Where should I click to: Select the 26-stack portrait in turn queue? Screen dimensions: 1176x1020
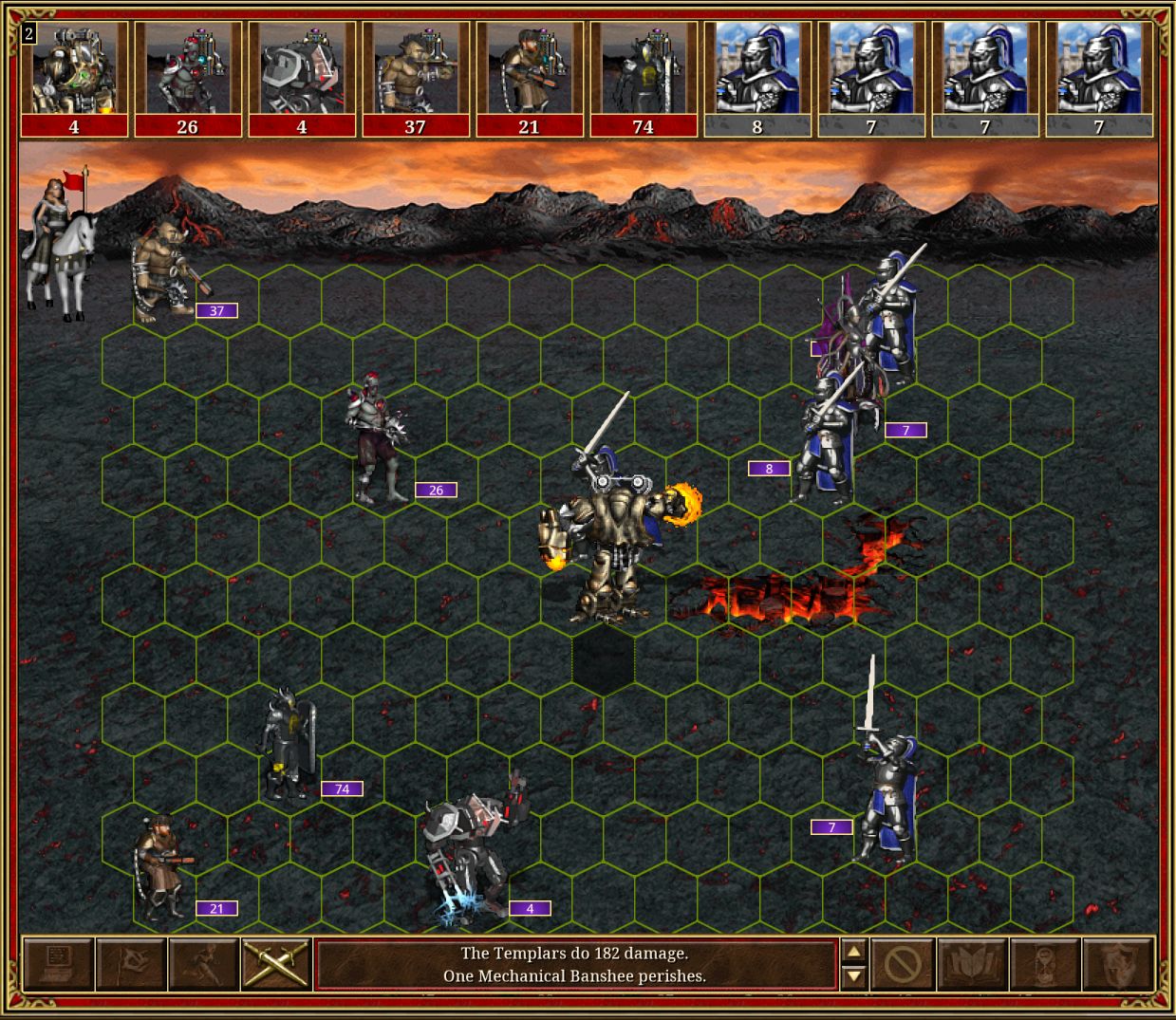coord(188,79)
